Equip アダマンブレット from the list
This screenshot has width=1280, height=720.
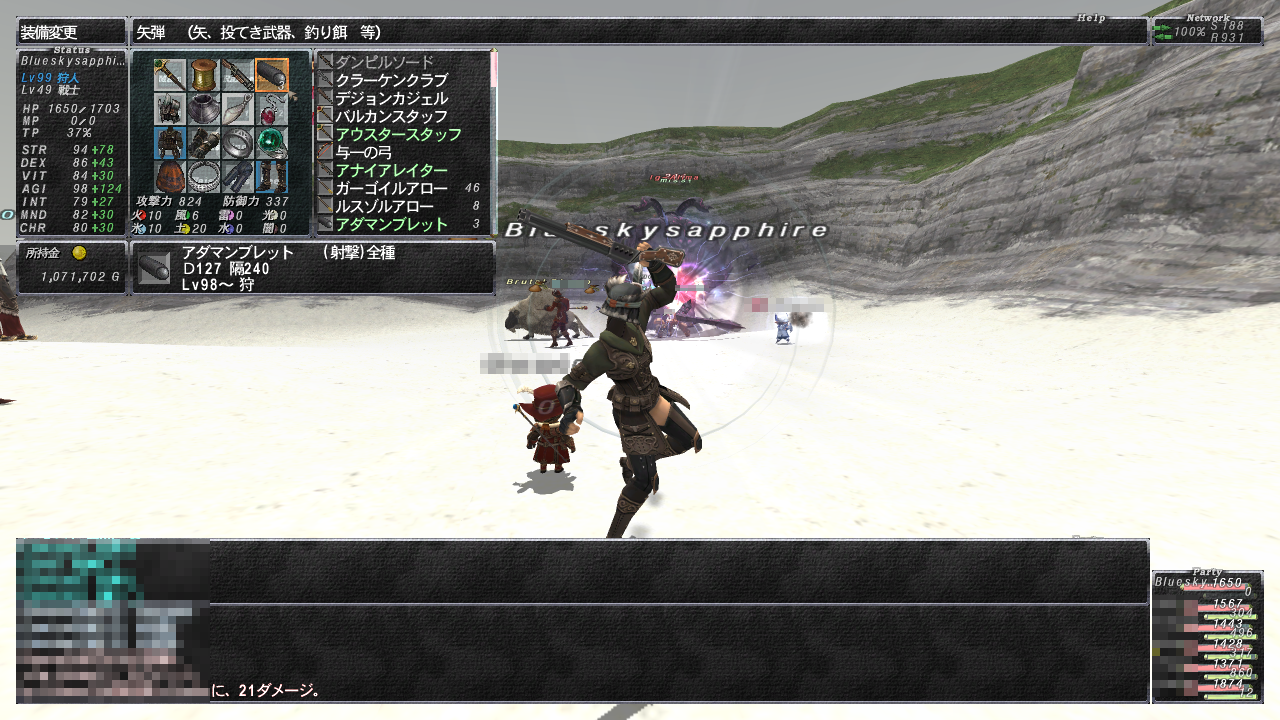391,224
